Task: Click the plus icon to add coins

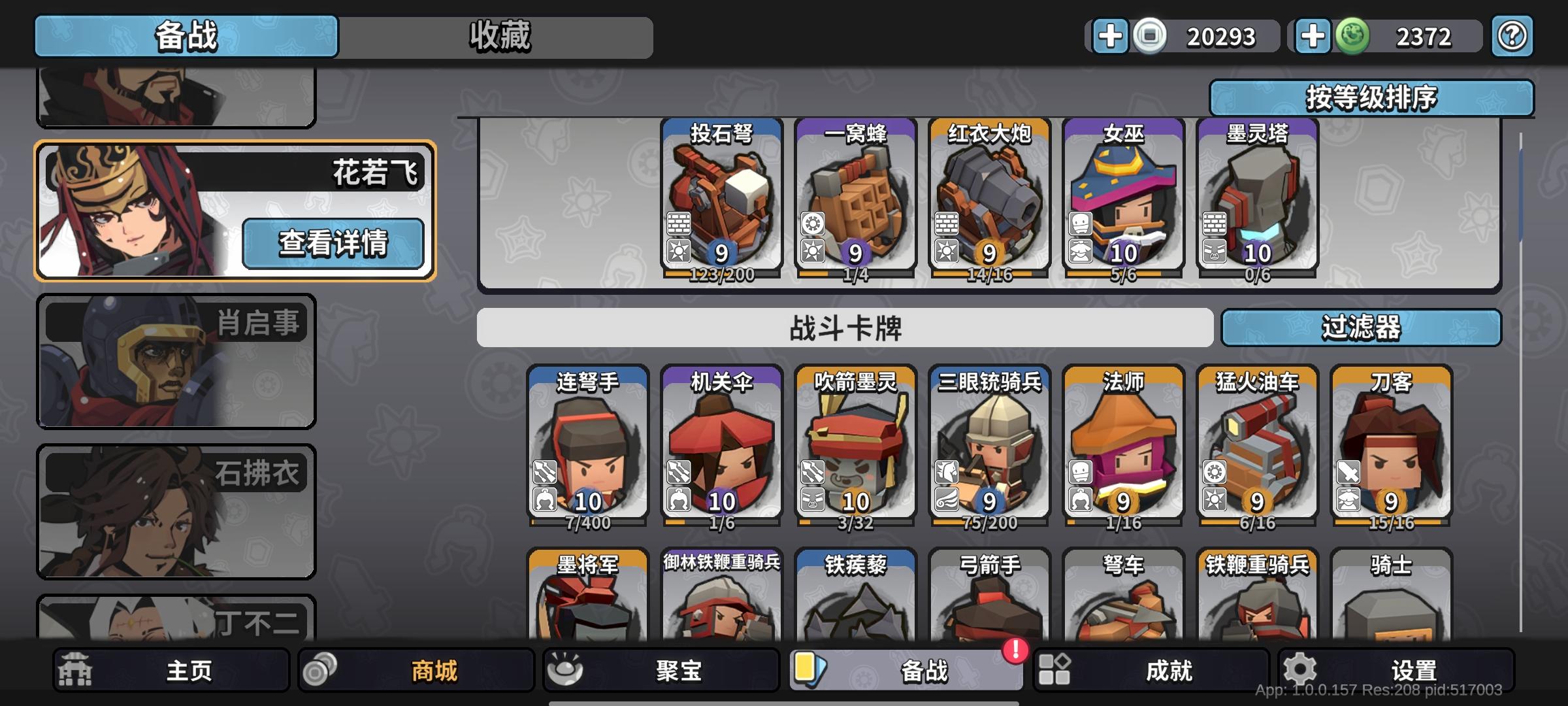Action: tap(1111, 37)
